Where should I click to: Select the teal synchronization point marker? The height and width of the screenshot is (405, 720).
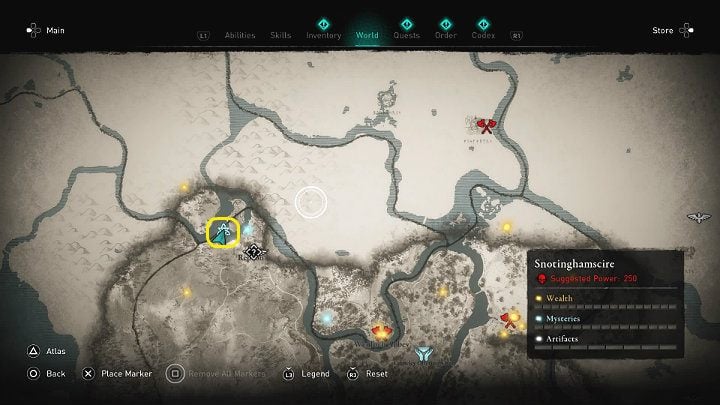[x=425, y=353]
